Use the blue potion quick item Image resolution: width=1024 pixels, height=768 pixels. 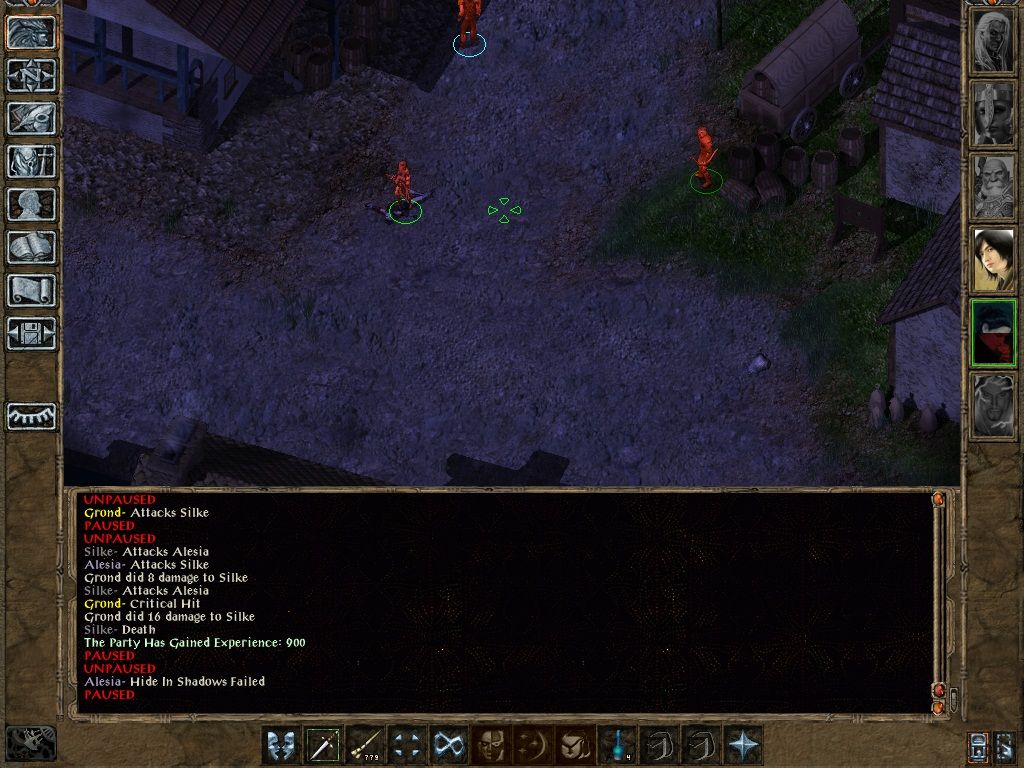618,745
